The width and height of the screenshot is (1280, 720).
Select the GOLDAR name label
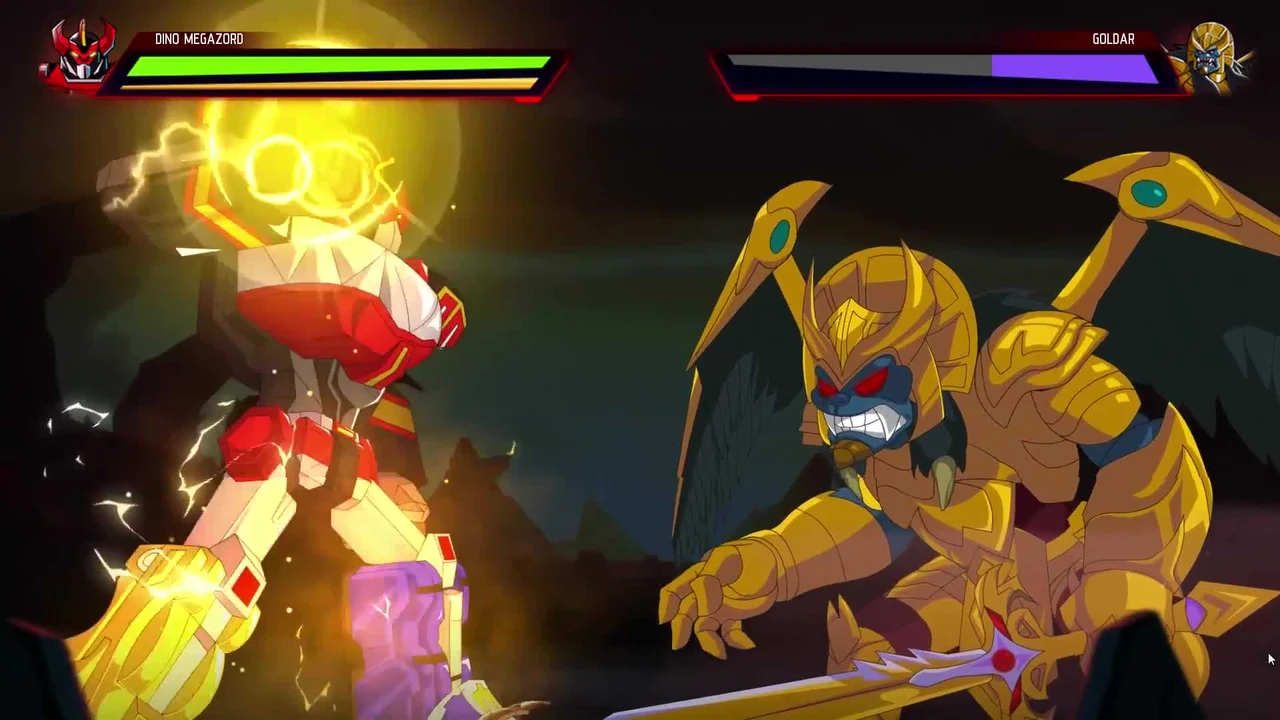1113,38
